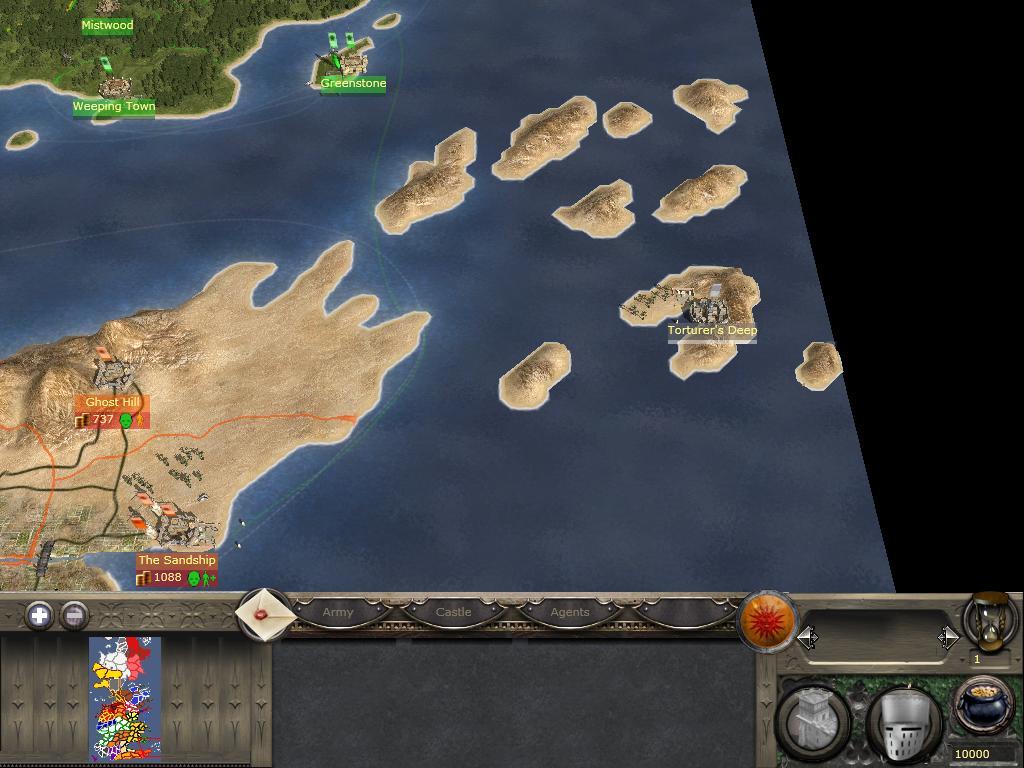Zoom in the minimap with the plus button
Screen dimensions: 1024x768
39,615
